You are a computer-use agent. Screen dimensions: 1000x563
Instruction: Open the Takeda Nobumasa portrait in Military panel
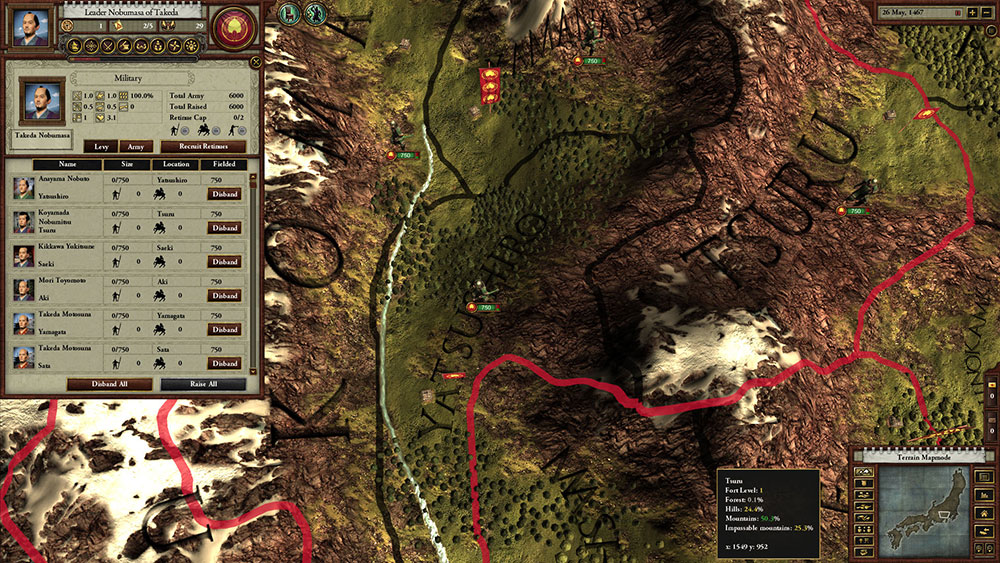point(40,101)
